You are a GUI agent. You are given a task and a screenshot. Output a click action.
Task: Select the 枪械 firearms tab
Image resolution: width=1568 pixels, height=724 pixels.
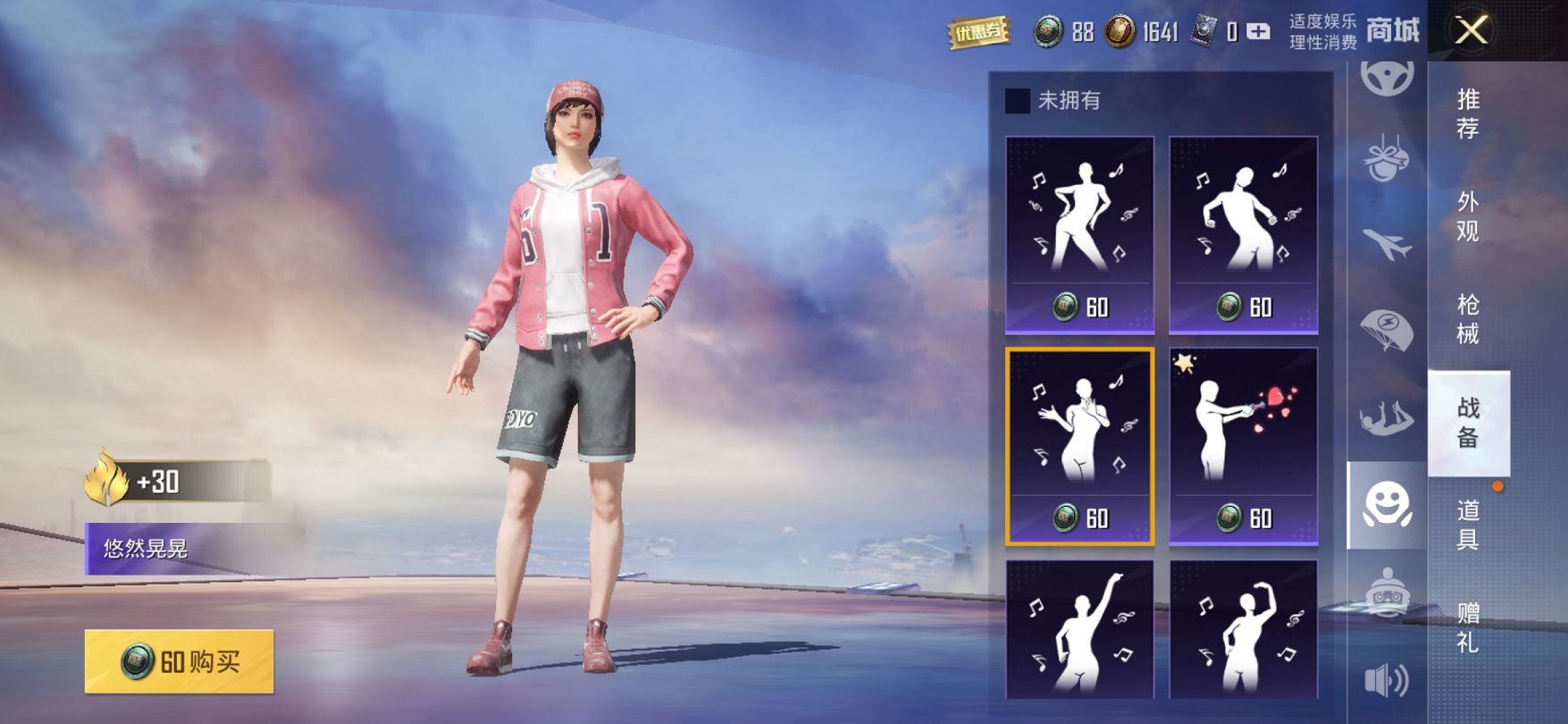[1468, 319]
